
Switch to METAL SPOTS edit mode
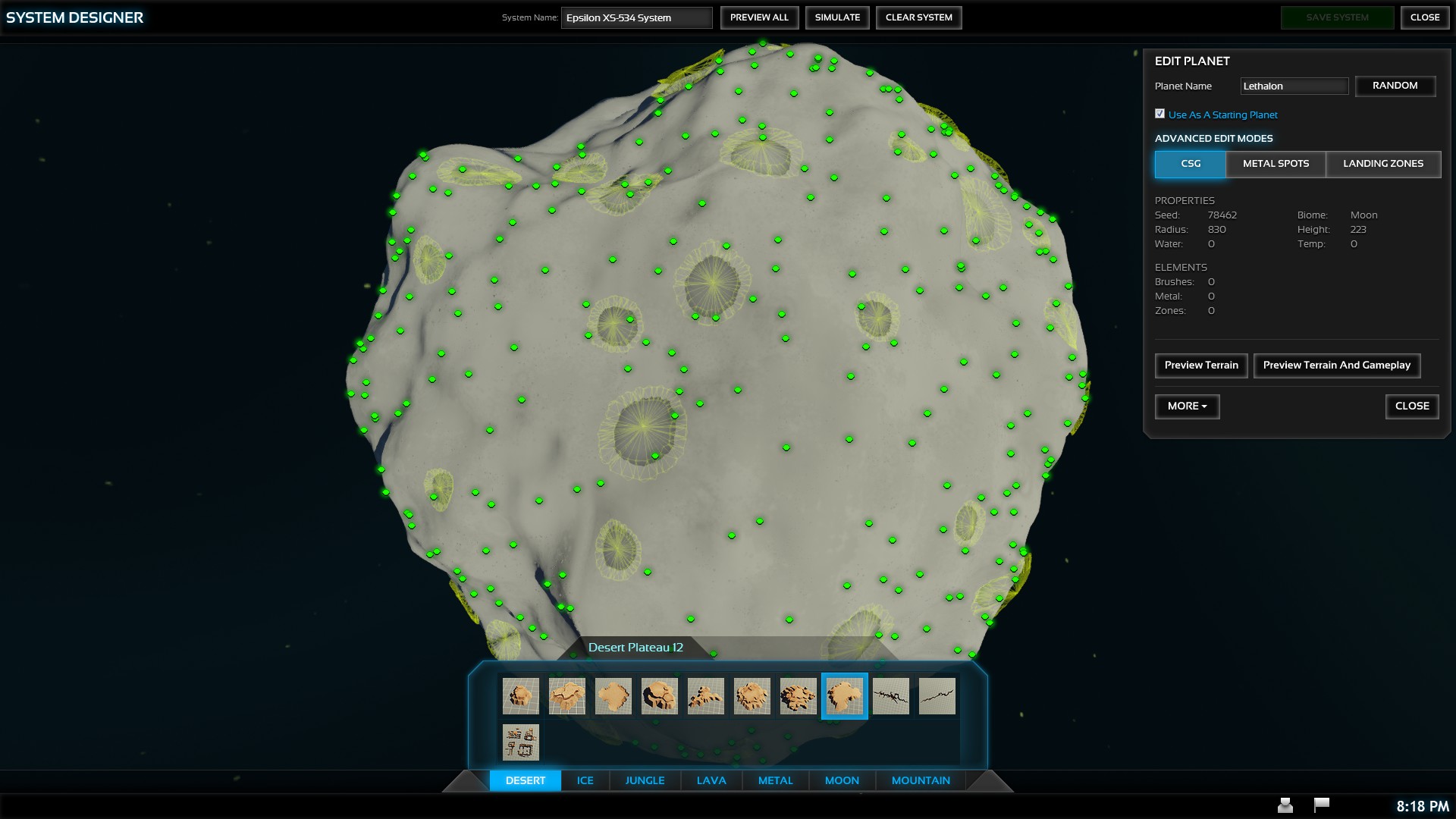[1276, 164]
